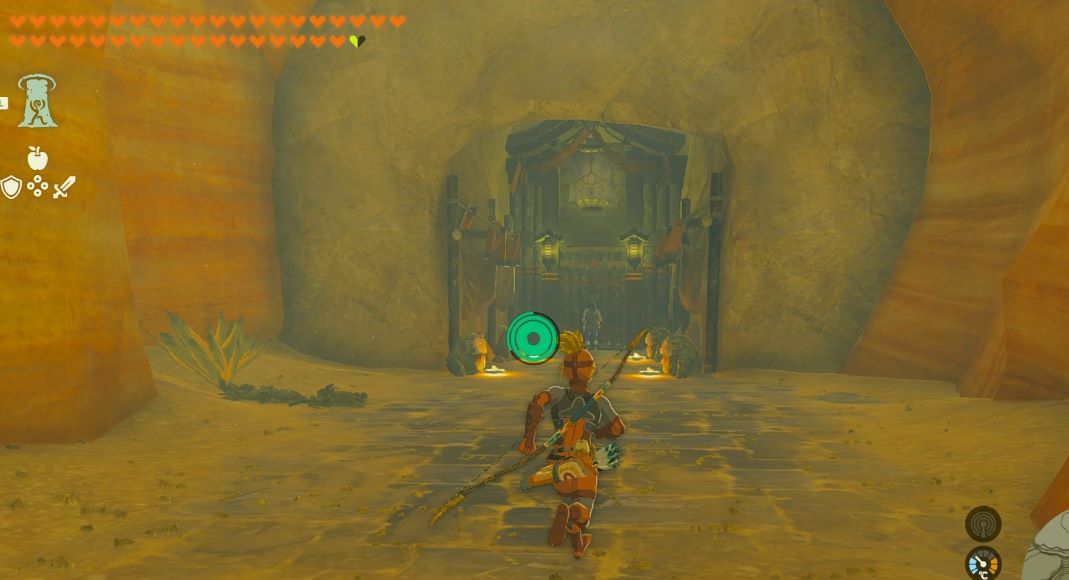The height and width of the screenshot is (580, 1069).
Task: Select the green circular objective marker
Action: 532,338
